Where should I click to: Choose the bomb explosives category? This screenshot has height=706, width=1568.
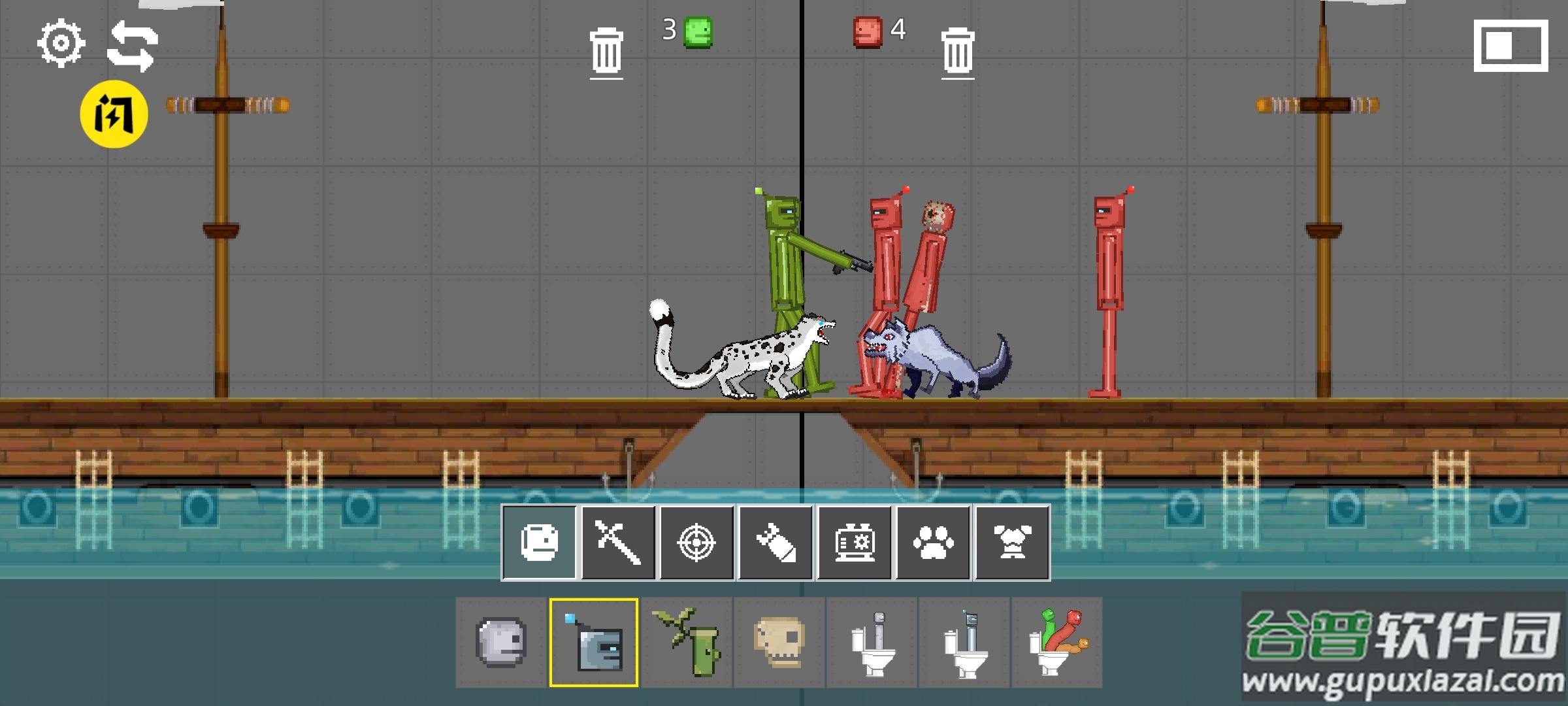pyautogui.click(x=776, y=543)
